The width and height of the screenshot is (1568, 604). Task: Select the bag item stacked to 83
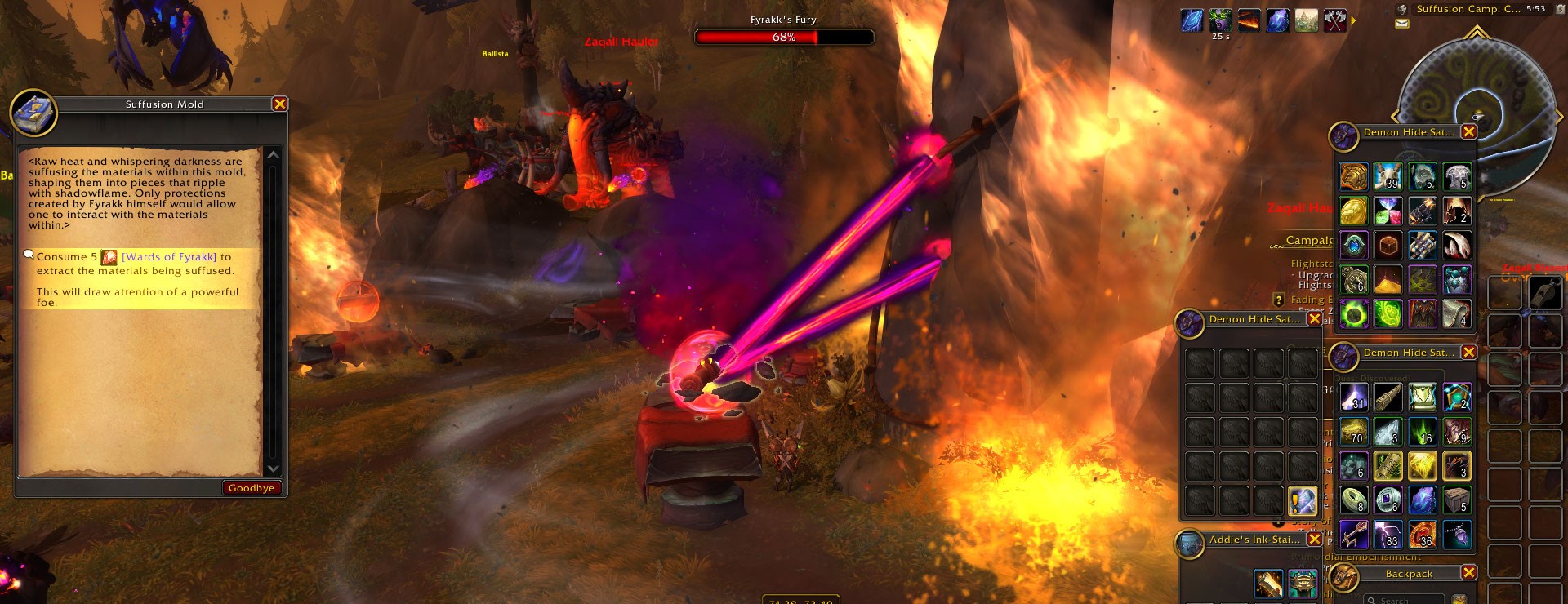tap(1388, 535)
